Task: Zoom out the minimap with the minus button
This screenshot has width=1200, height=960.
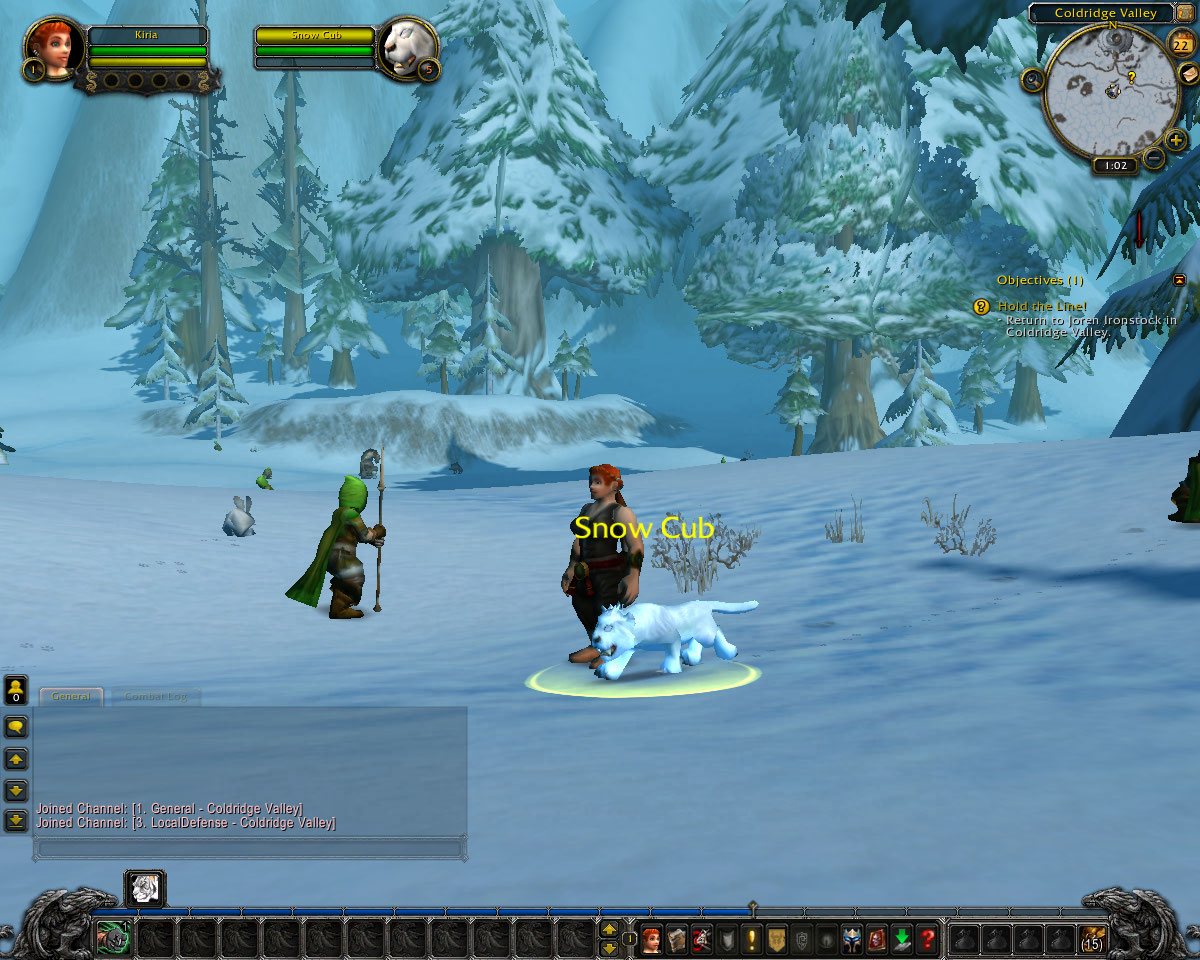Action: [x=1154, y=158]
